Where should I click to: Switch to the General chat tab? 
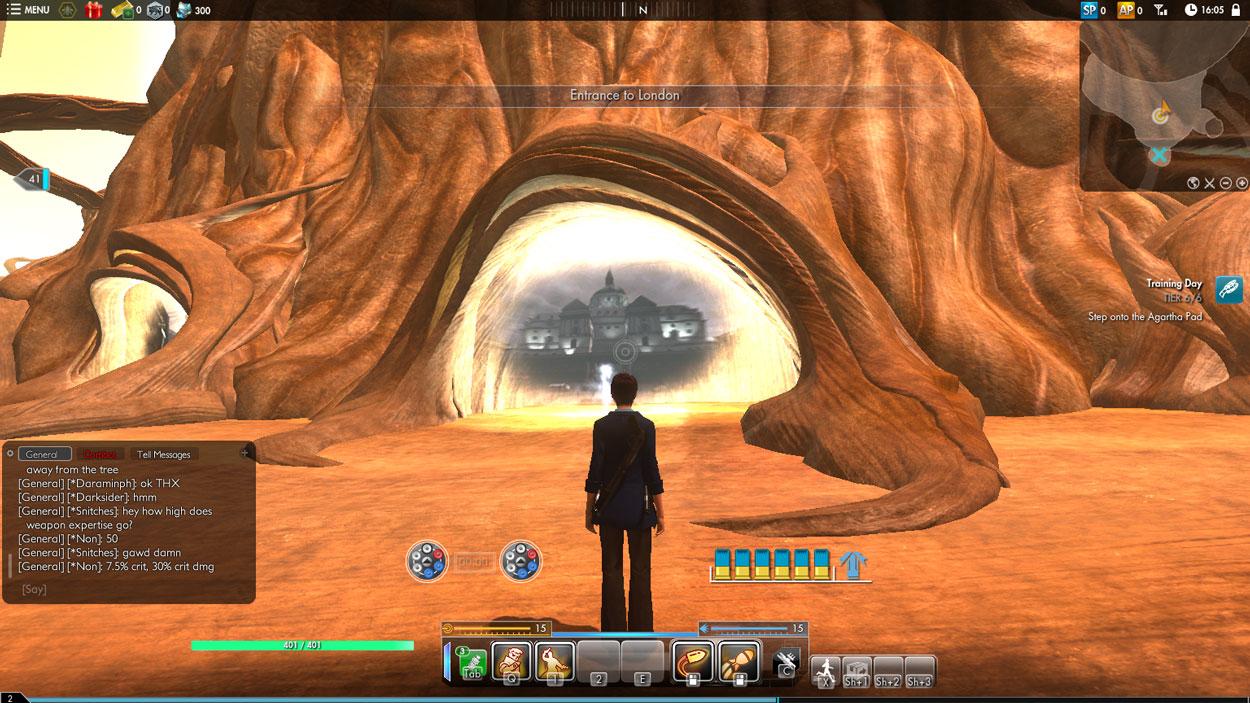point(45,454)
